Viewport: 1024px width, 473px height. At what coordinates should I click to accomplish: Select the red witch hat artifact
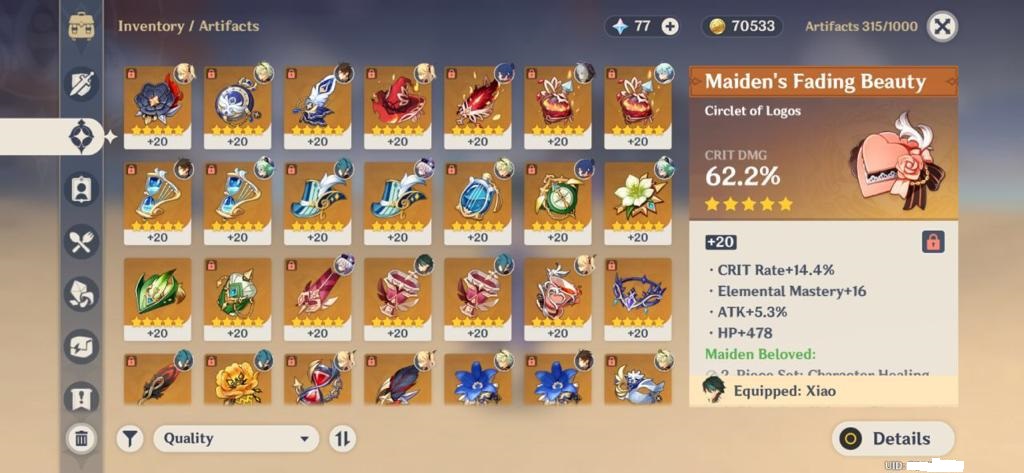(397, 107)
